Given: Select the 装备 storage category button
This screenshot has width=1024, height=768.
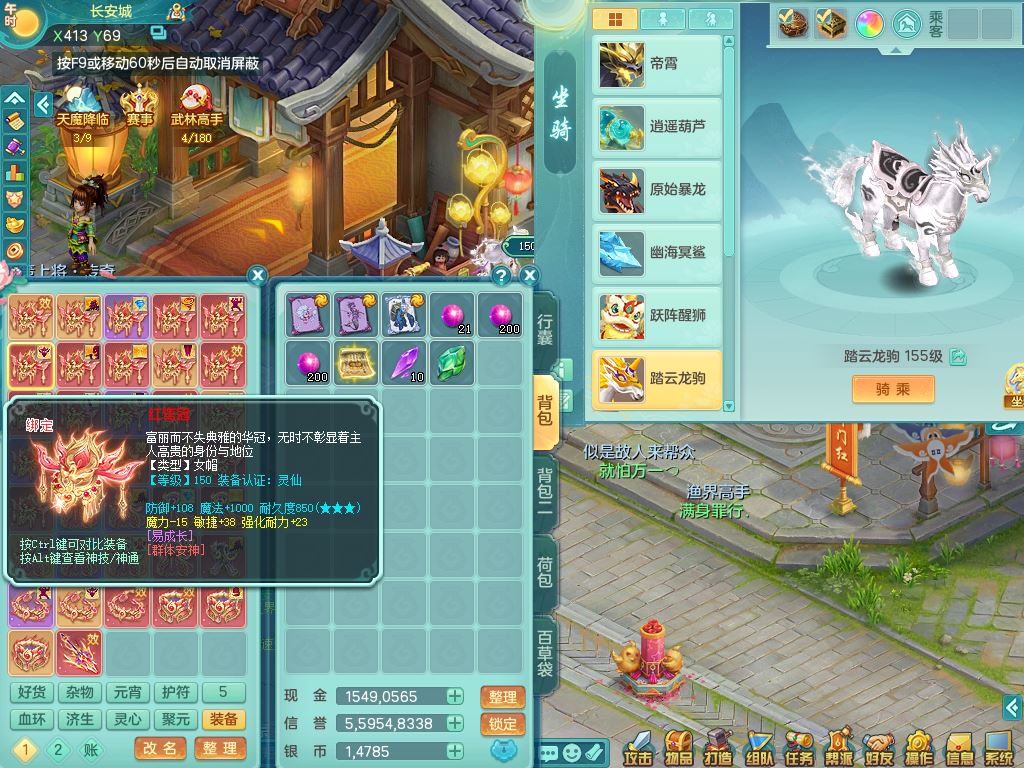Looking at the screenshot, I should 224,720.
